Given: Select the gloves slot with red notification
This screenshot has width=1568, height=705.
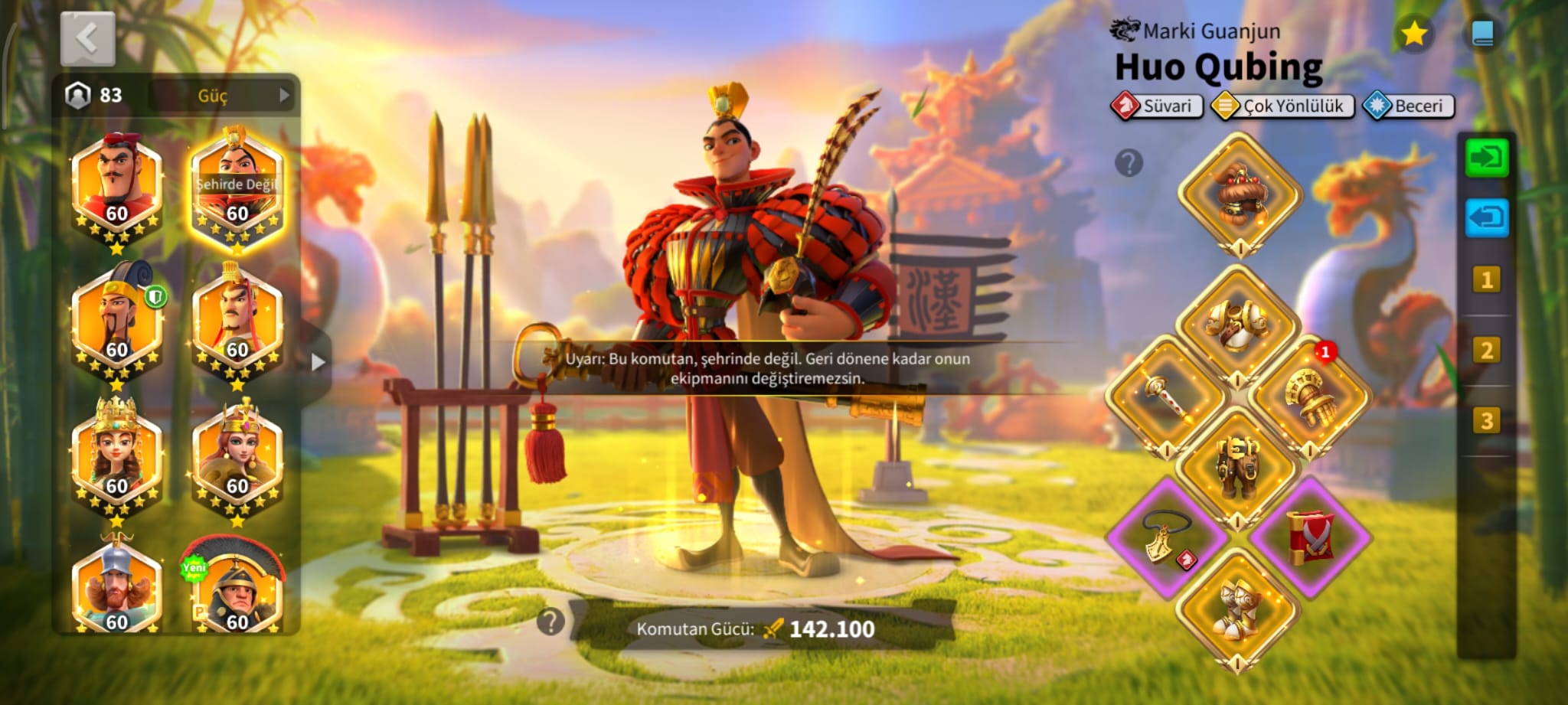Looking at the screenshot, I should coord(1310,396).
